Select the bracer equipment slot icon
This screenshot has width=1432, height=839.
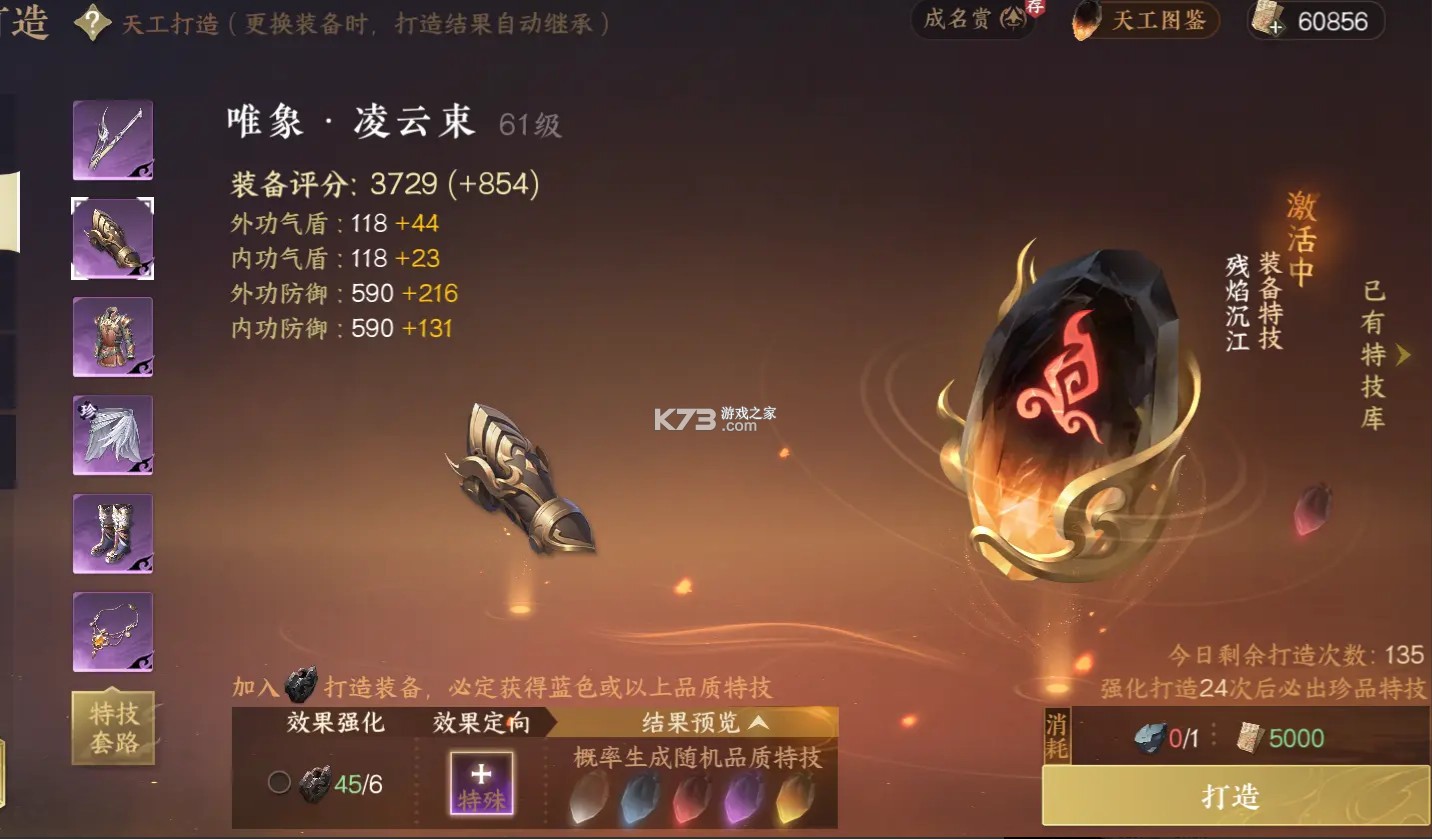click(112, 239)
